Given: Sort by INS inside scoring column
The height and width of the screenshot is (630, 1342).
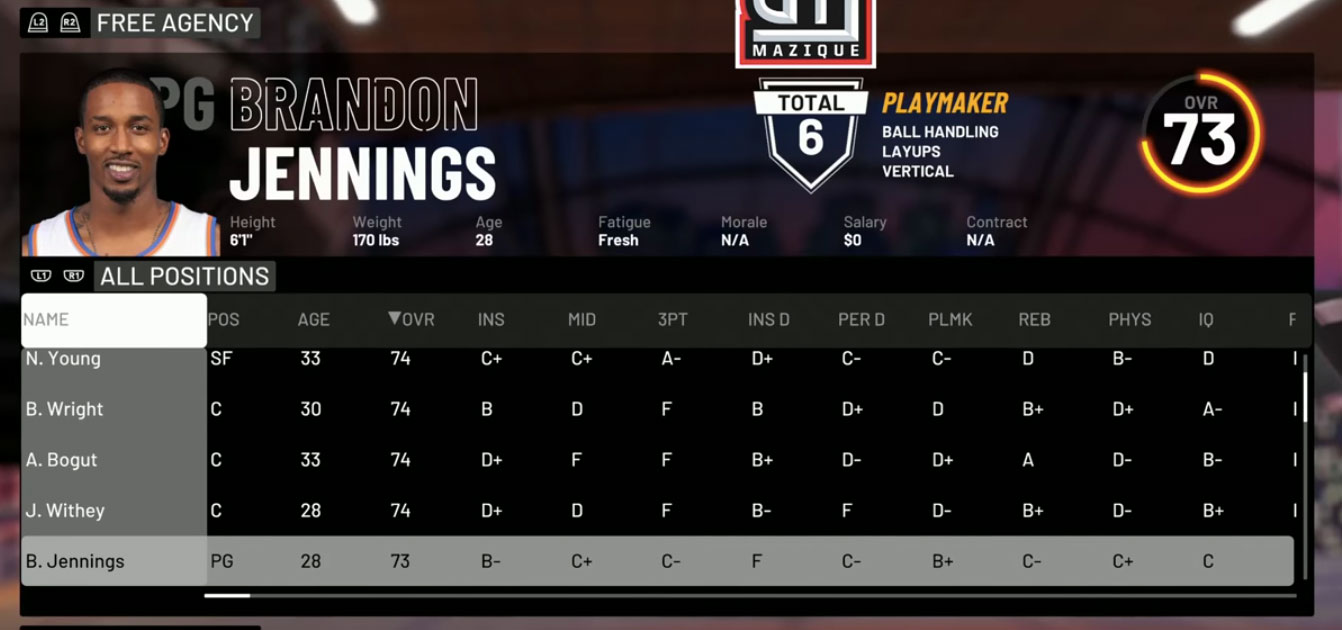Looking at the screenshot, I should click(491, 320).
